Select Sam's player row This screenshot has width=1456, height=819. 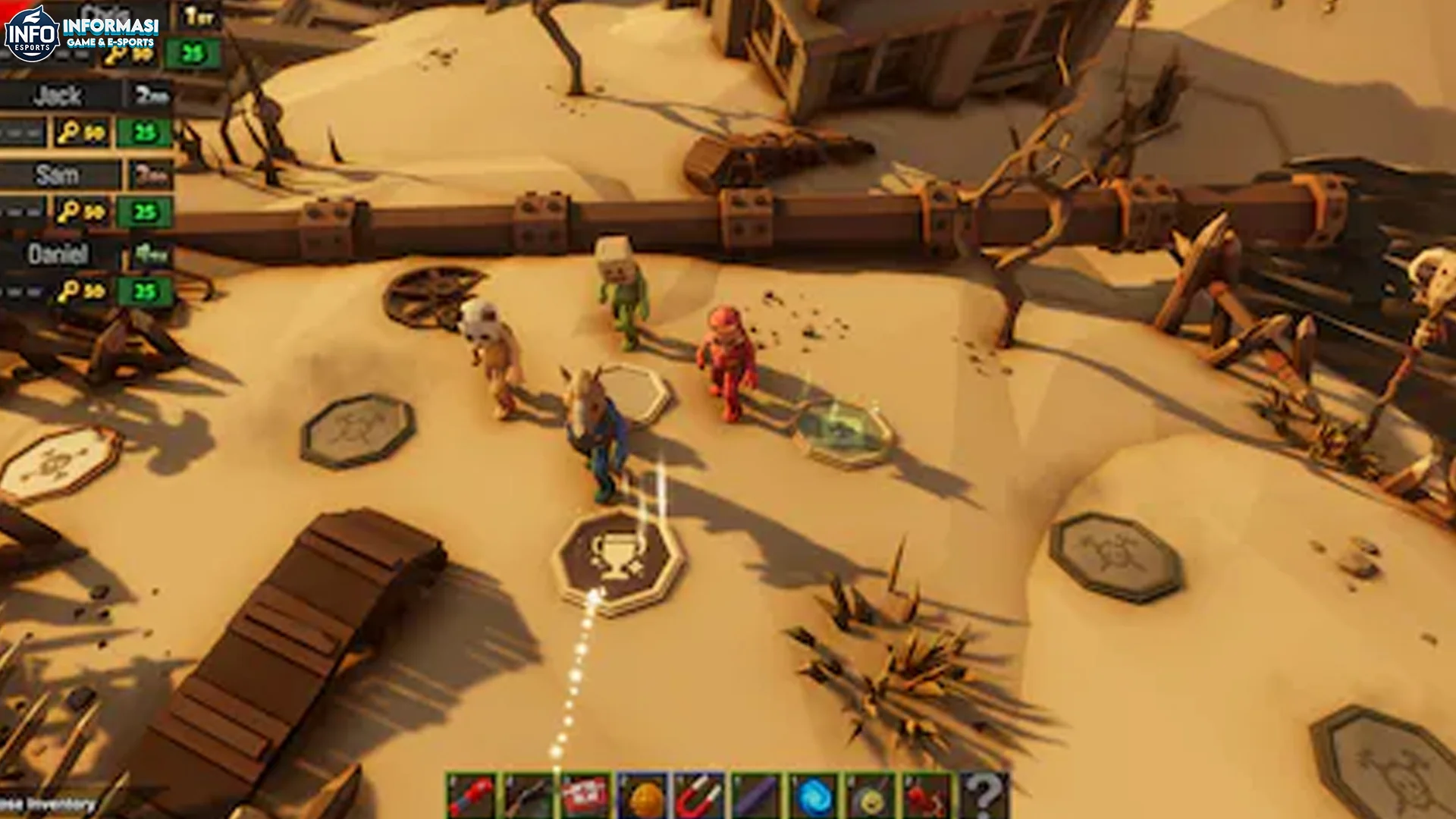(59, 175)
